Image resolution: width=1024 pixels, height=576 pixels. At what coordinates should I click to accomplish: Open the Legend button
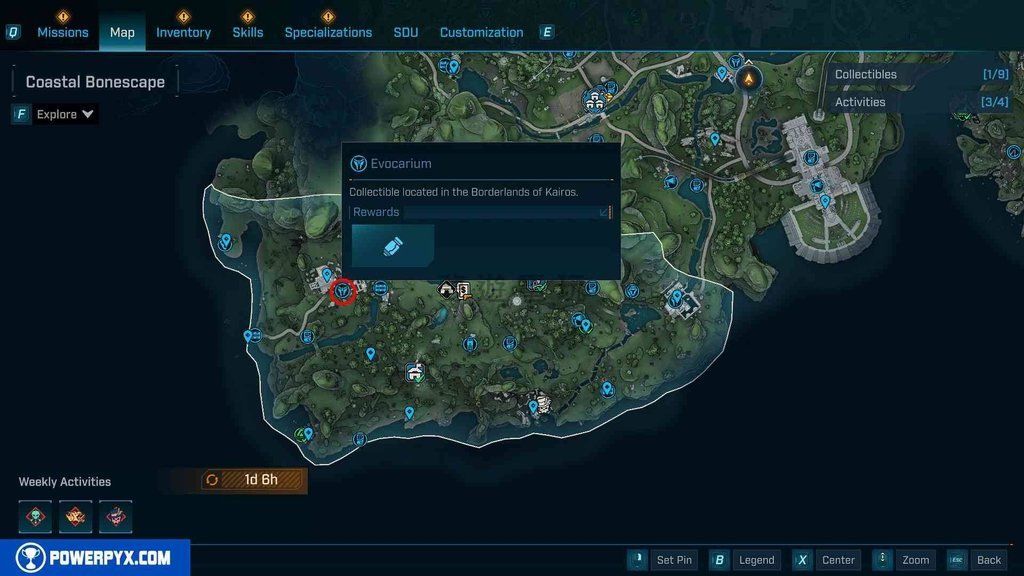pyautogui.click(x=747, y=560)
